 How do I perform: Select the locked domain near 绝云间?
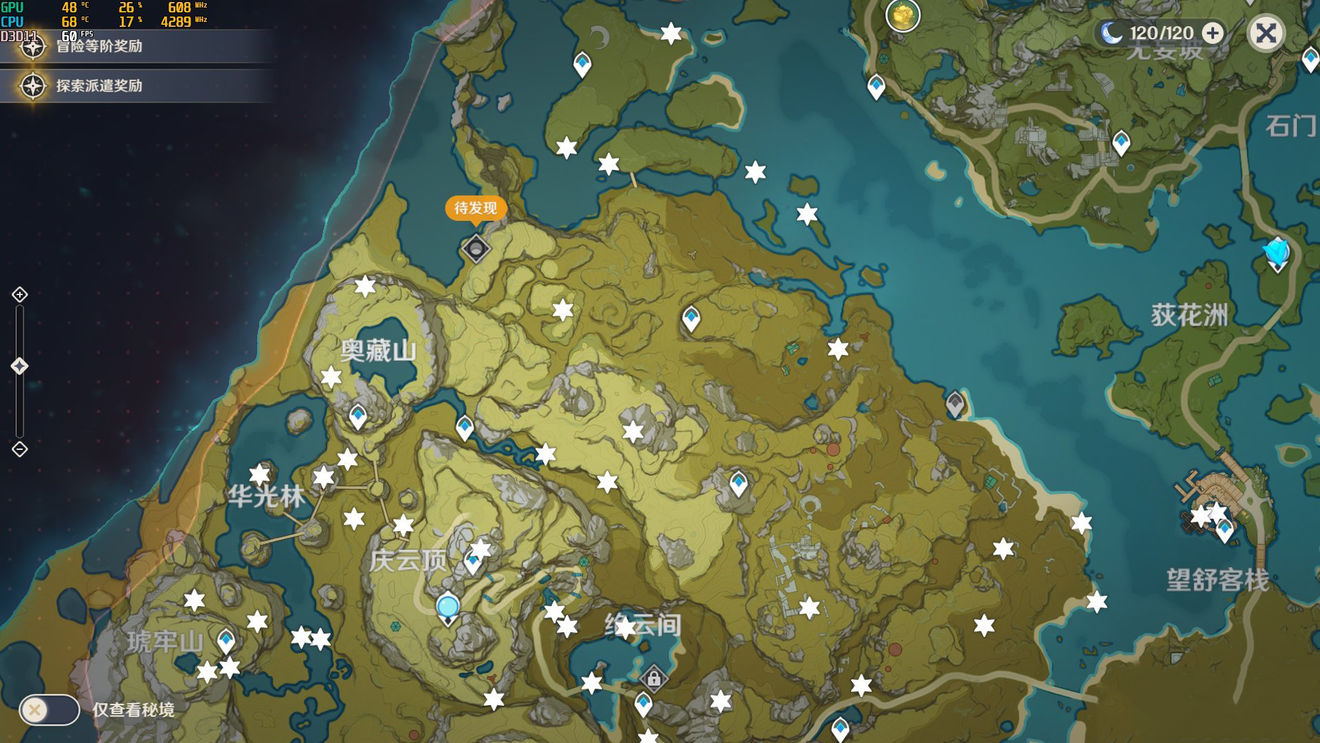pos(653,680)
